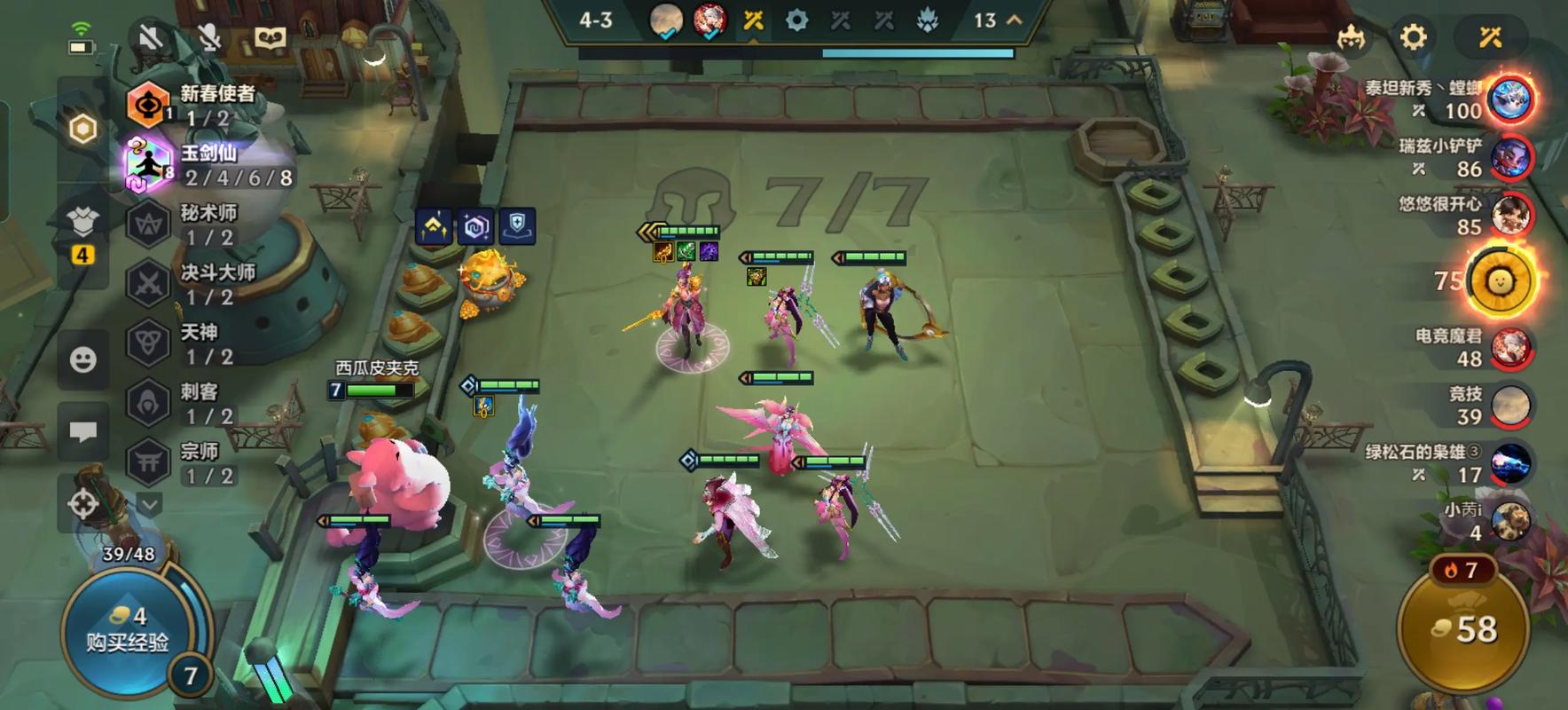Viewport: 1568px width, 710px height.
Task: Toggle the muted microphone icon
Action: click(x=210, y=37)
